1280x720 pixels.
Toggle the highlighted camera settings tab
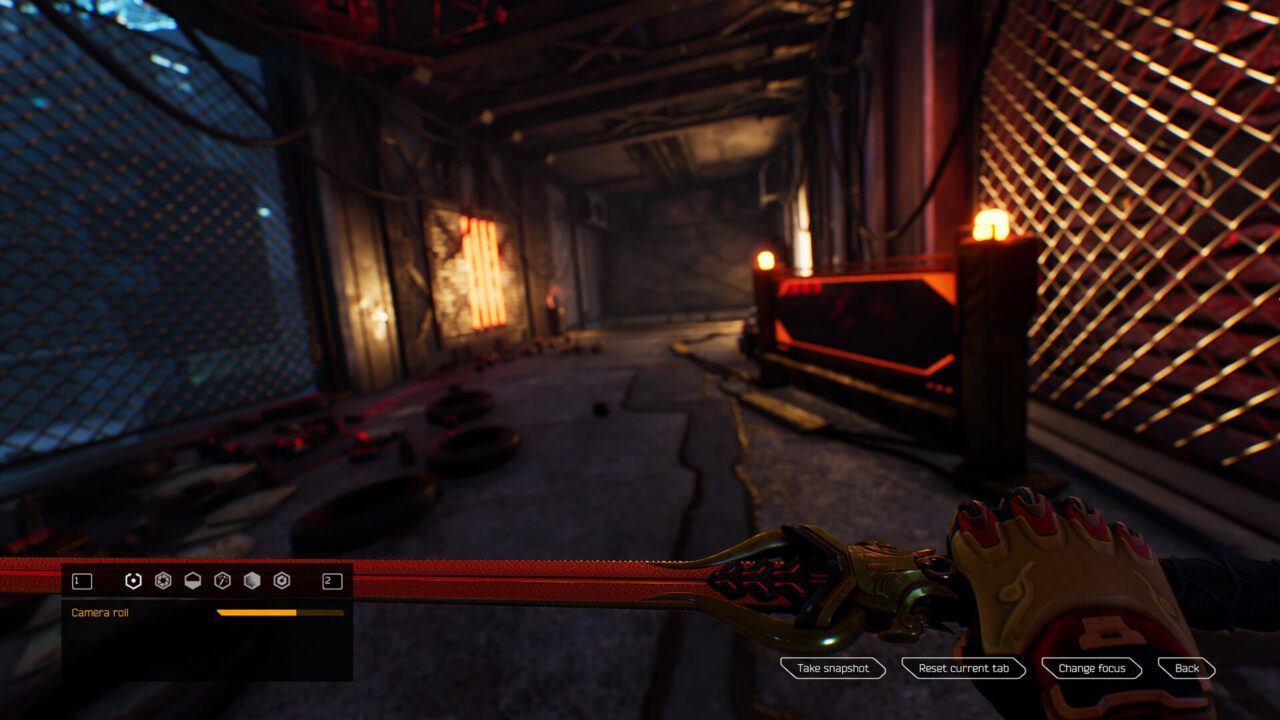pyautogui.click(x=133, y=581)
